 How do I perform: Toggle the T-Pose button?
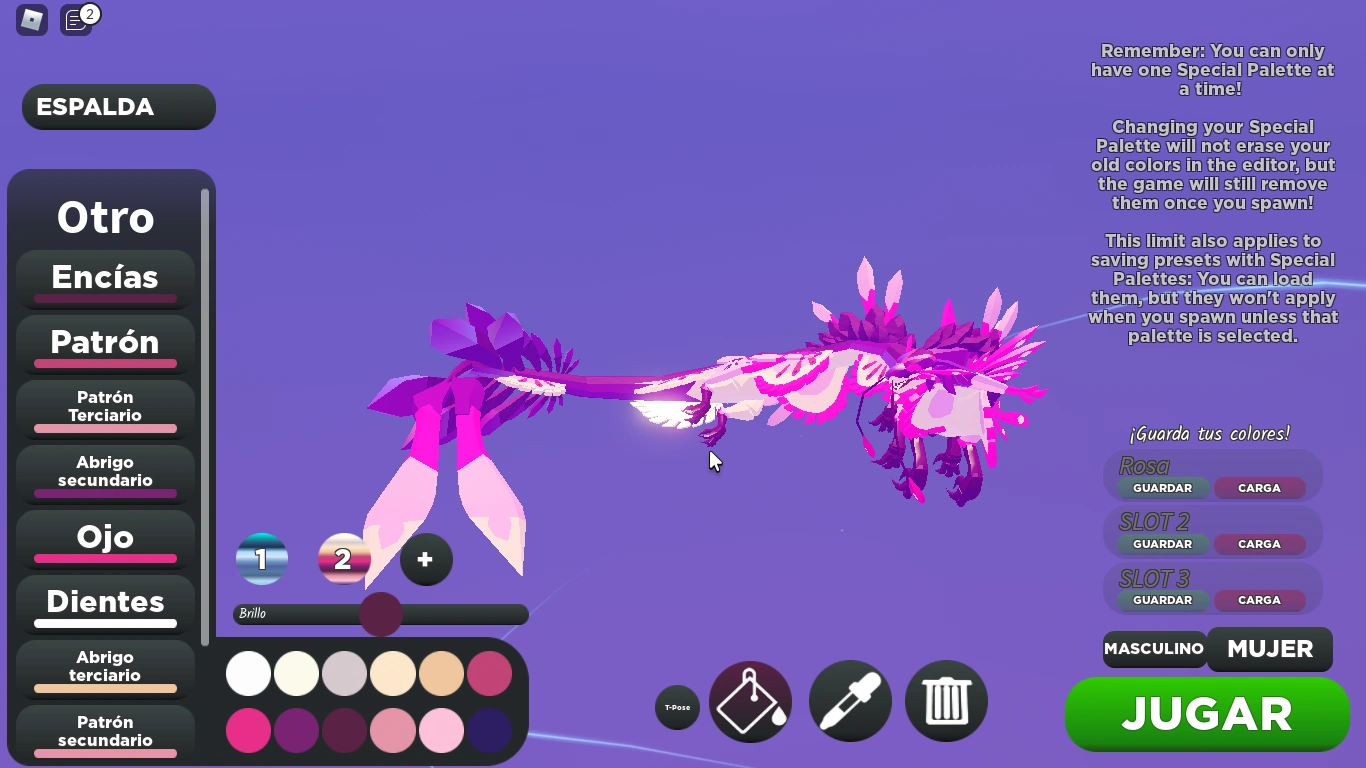(x=677, y=707)
